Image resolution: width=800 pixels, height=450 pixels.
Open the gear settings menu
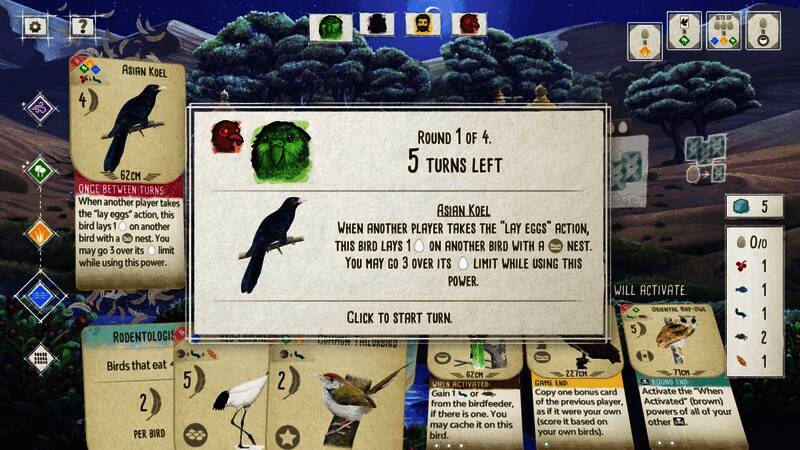pyautogui.click(x=36, y=27)
